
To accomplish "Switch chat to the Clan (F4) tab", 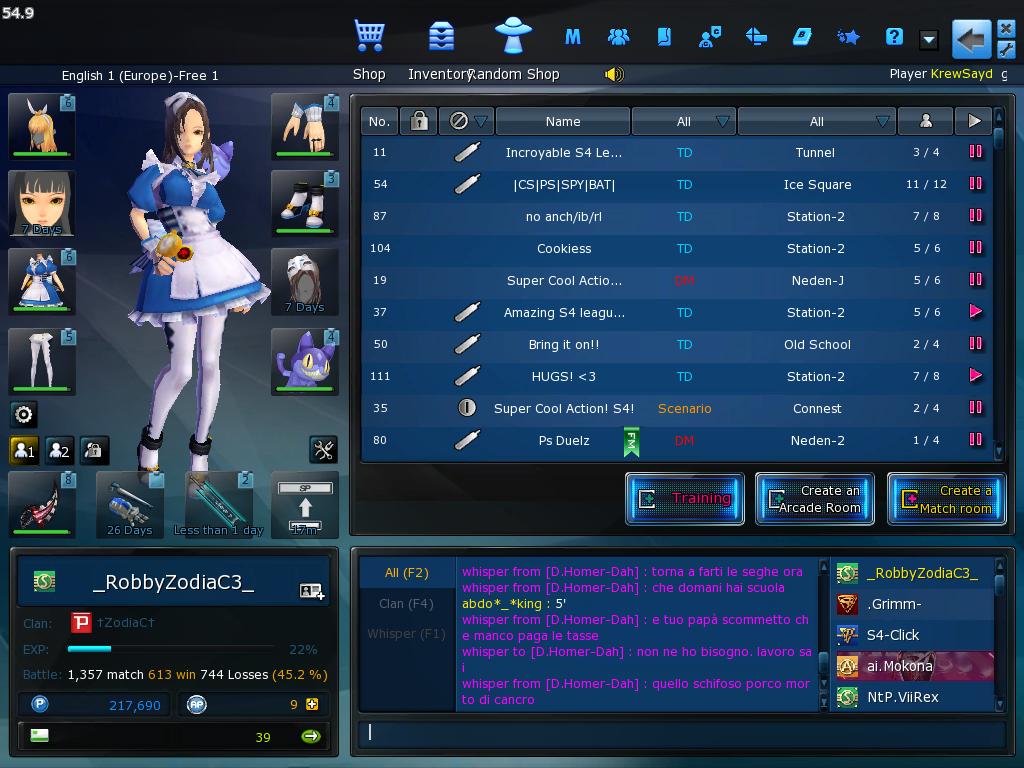I will [x=406, y=603].
